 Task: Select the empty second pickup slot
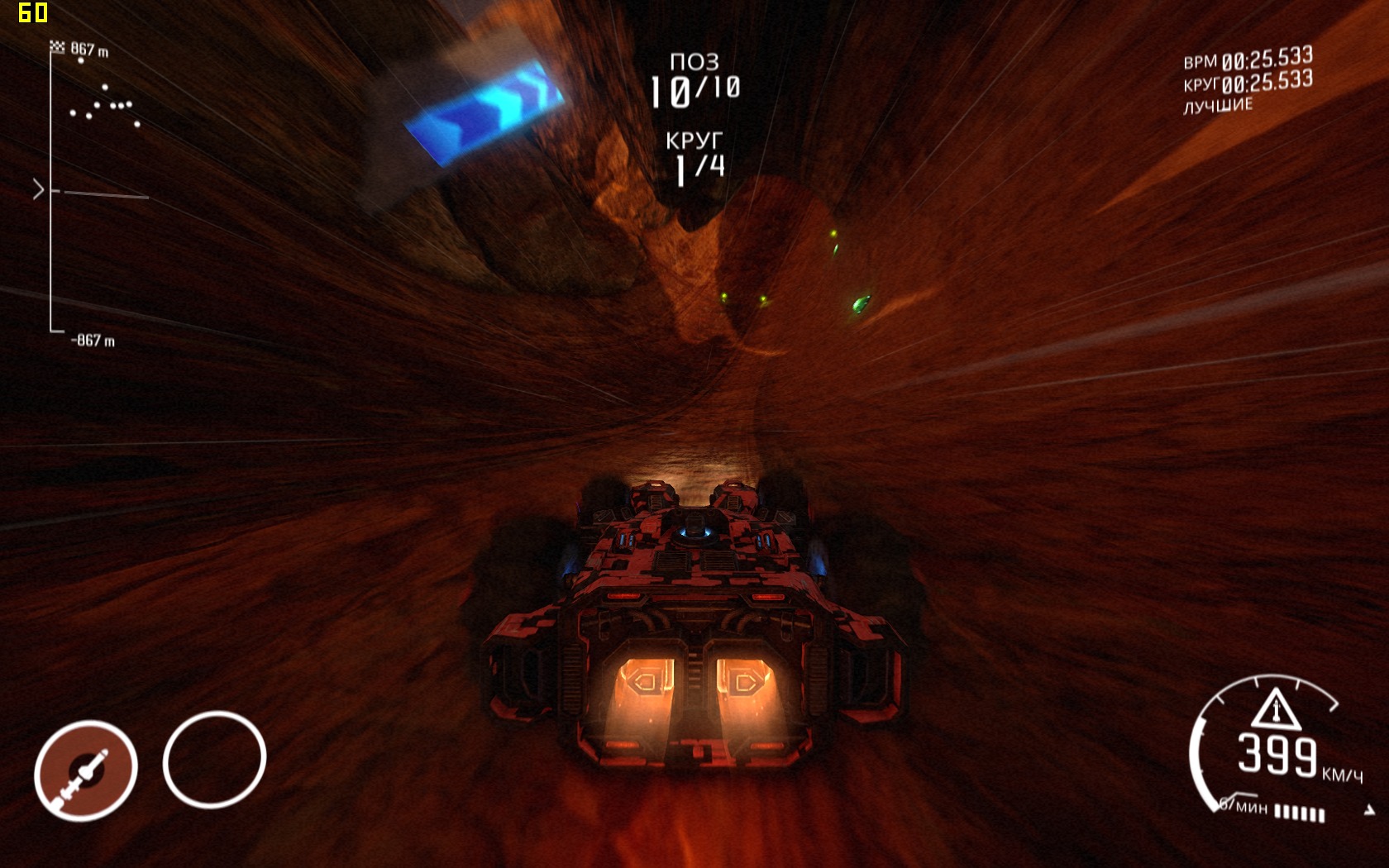coord(214,760)
